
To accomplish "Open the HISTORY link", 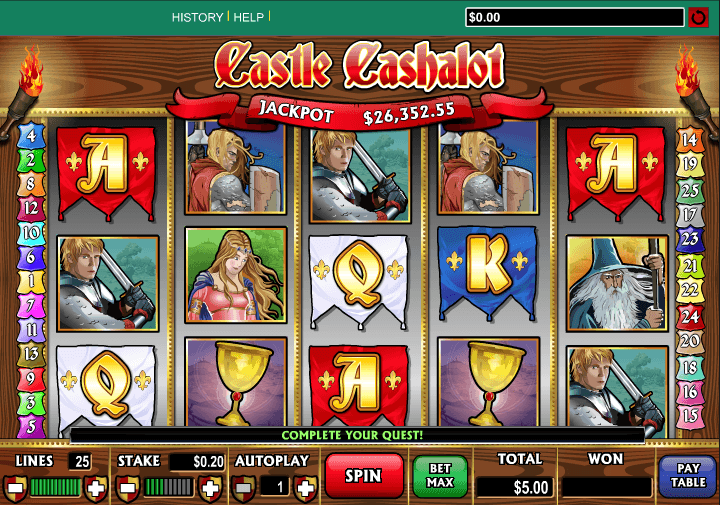I will tap(197, 17).
